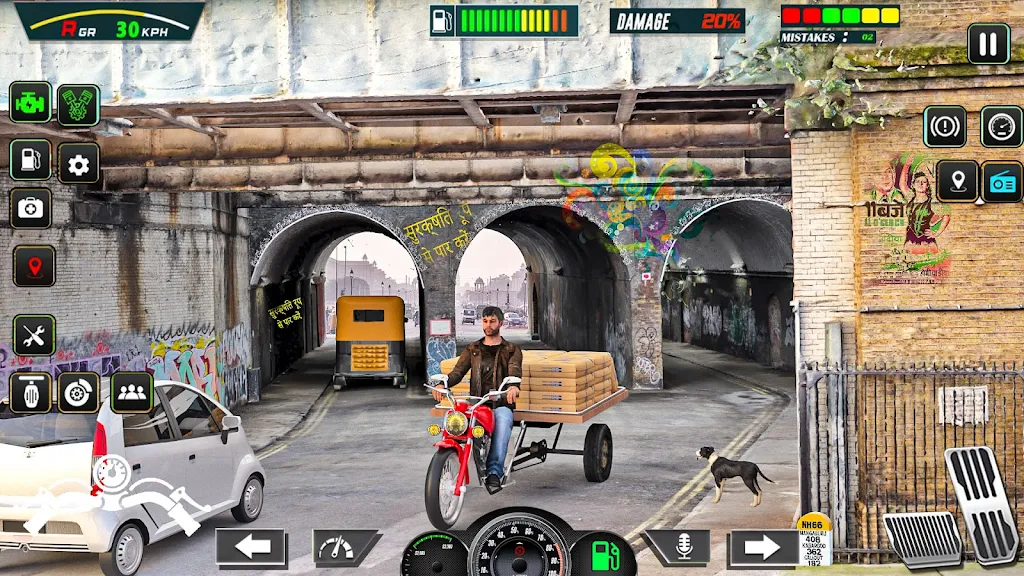Tap the red location pin icon
The height and width of the screenshot is (576, 1024).
(33, 267)
